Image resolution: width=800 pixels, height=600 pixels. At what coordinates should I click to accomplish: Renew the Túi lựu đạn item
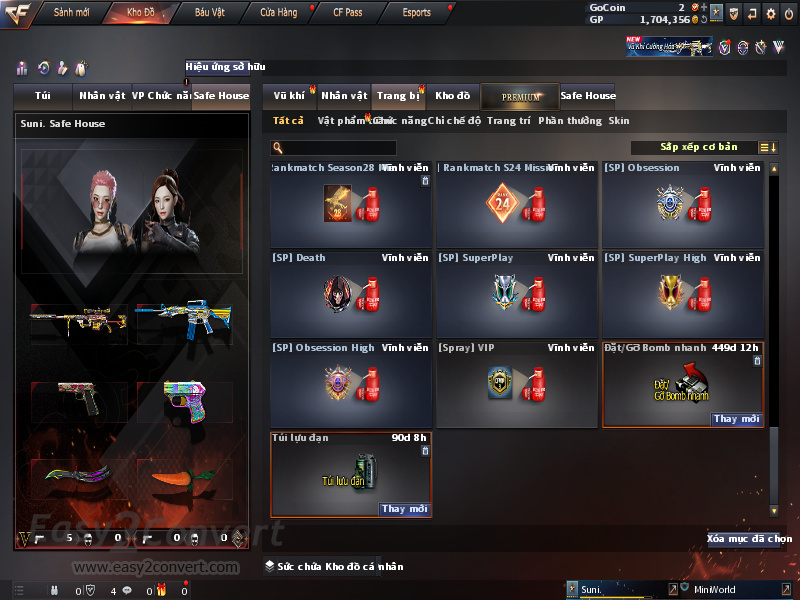[x=405, y=509]
